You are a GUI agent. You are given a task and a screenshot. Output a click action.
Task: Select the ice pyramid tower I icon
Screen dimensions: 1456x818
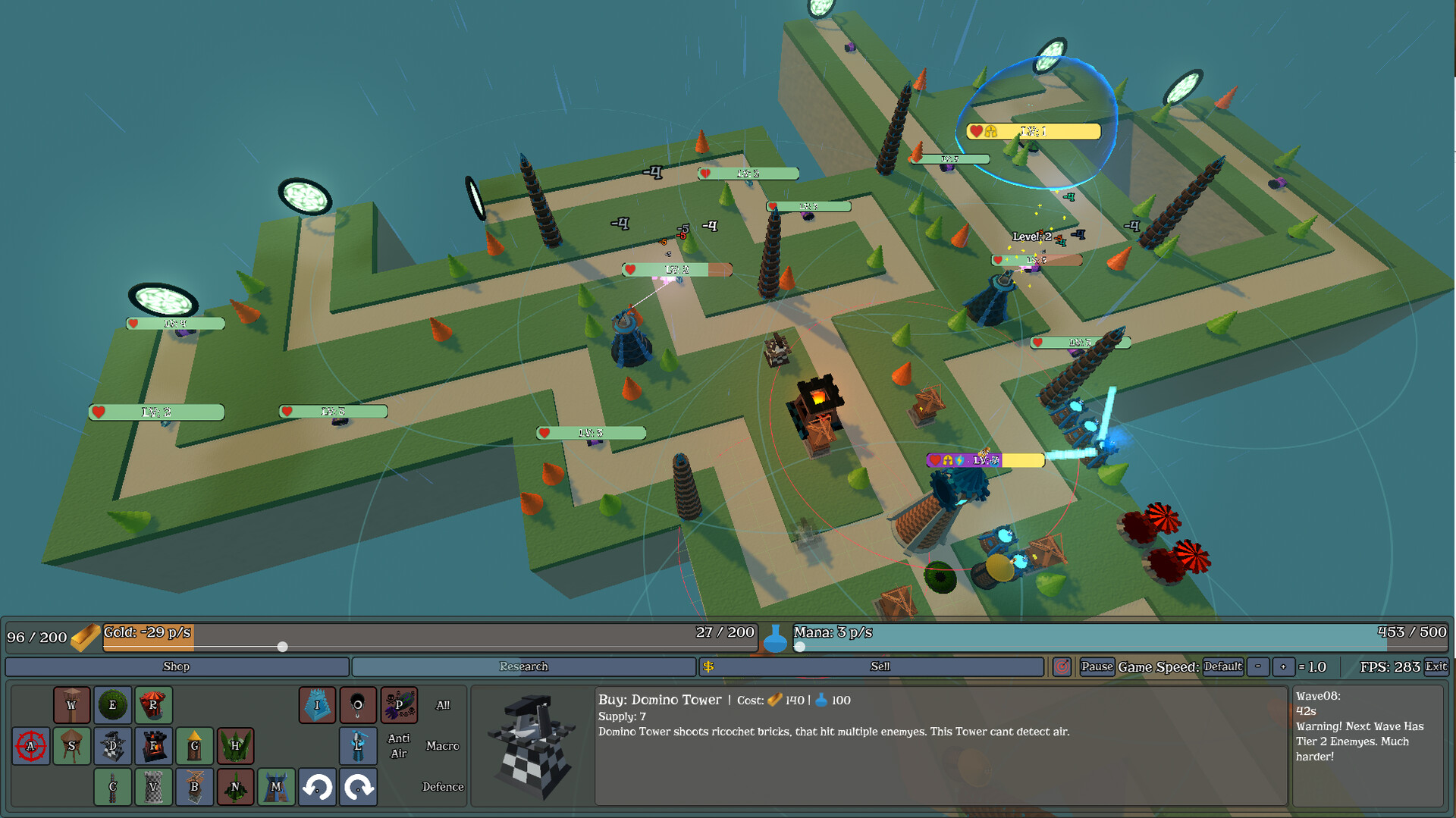coord(317,704)
